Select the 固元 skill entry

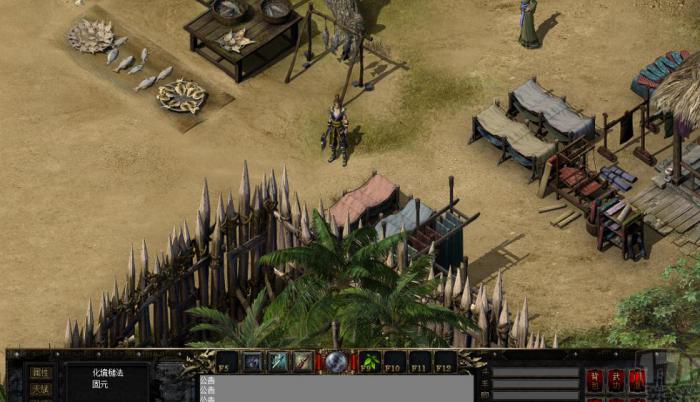(x=100, y=383)
